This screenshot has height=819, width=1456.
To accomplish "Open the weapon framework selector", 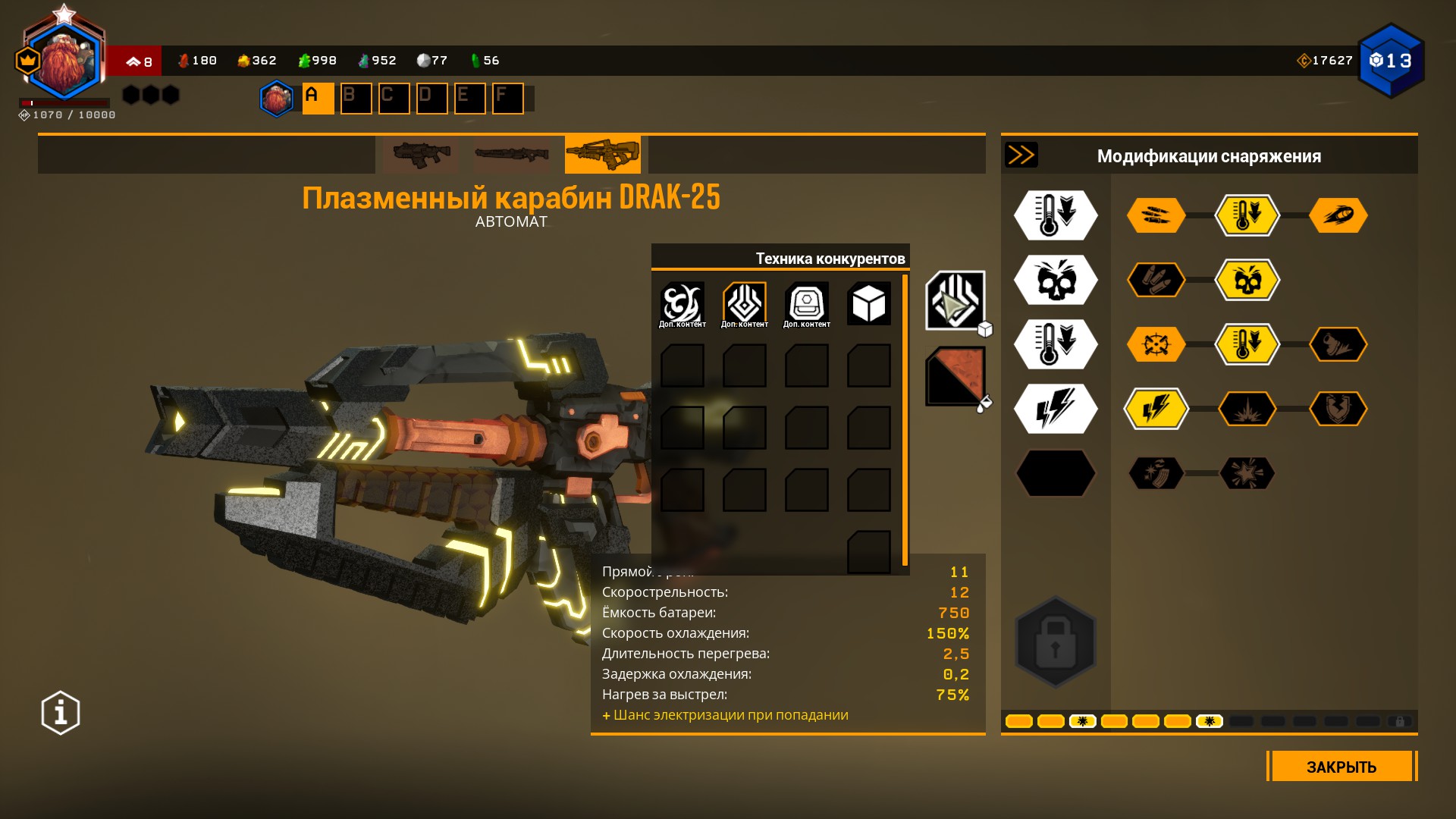I will tap(955, 300).
